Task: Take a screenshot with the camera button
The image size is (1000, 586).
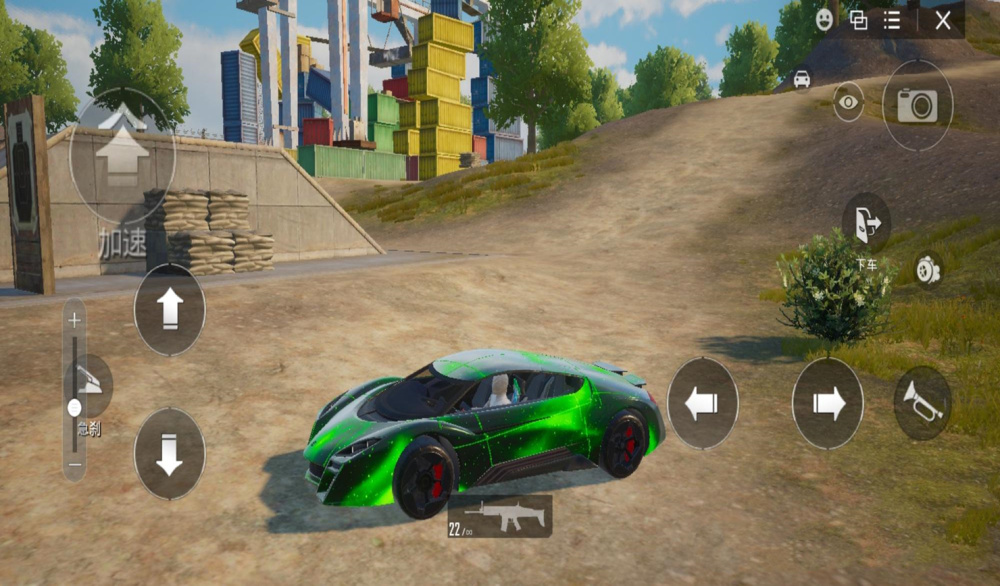Action: click(917, 105)
